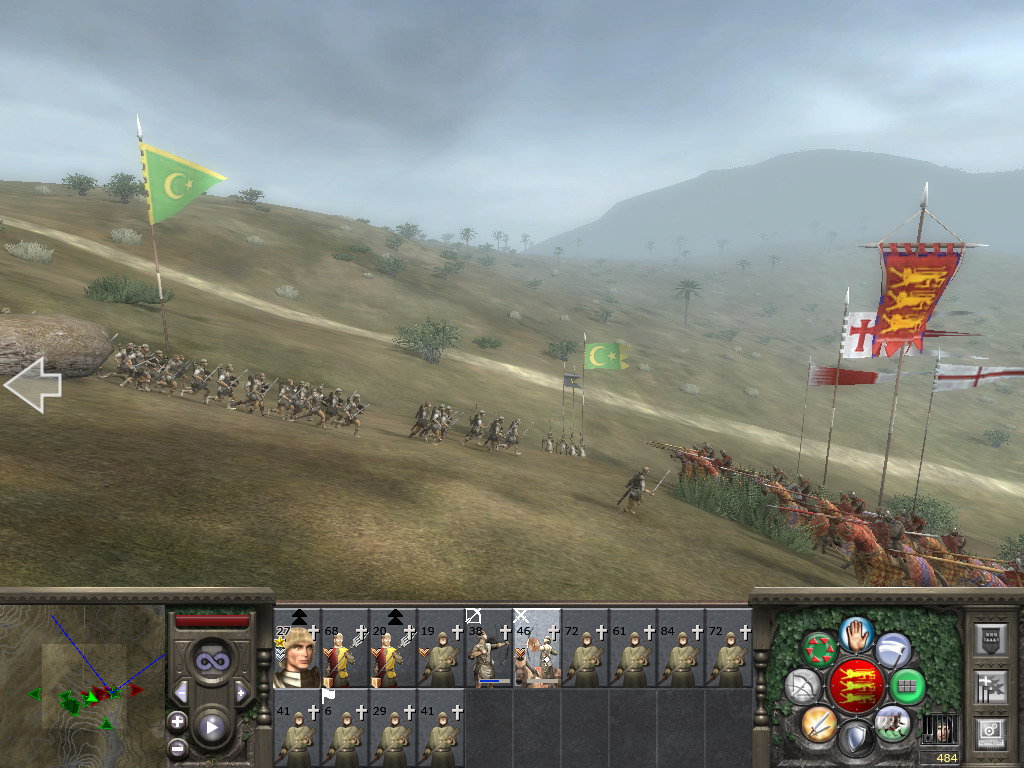Image resolution: width=1024 pixels, height=768 pixels.
Task: Toggle guard mode with the shield icon
Action: (x=855, y=739)
